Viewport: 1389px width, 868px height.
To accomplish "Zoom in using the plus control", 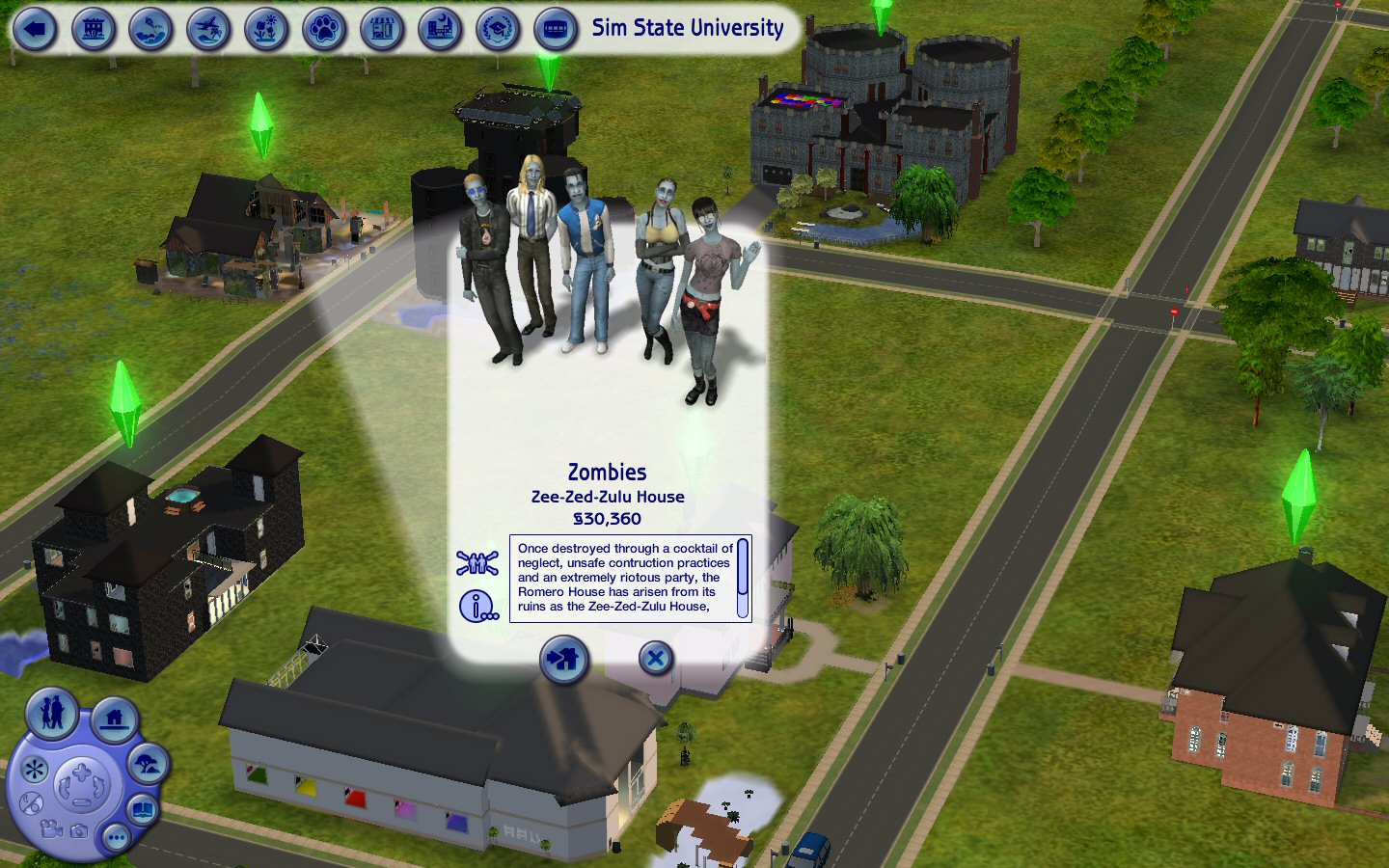I will pyautogui.click(x=80, y=770).
